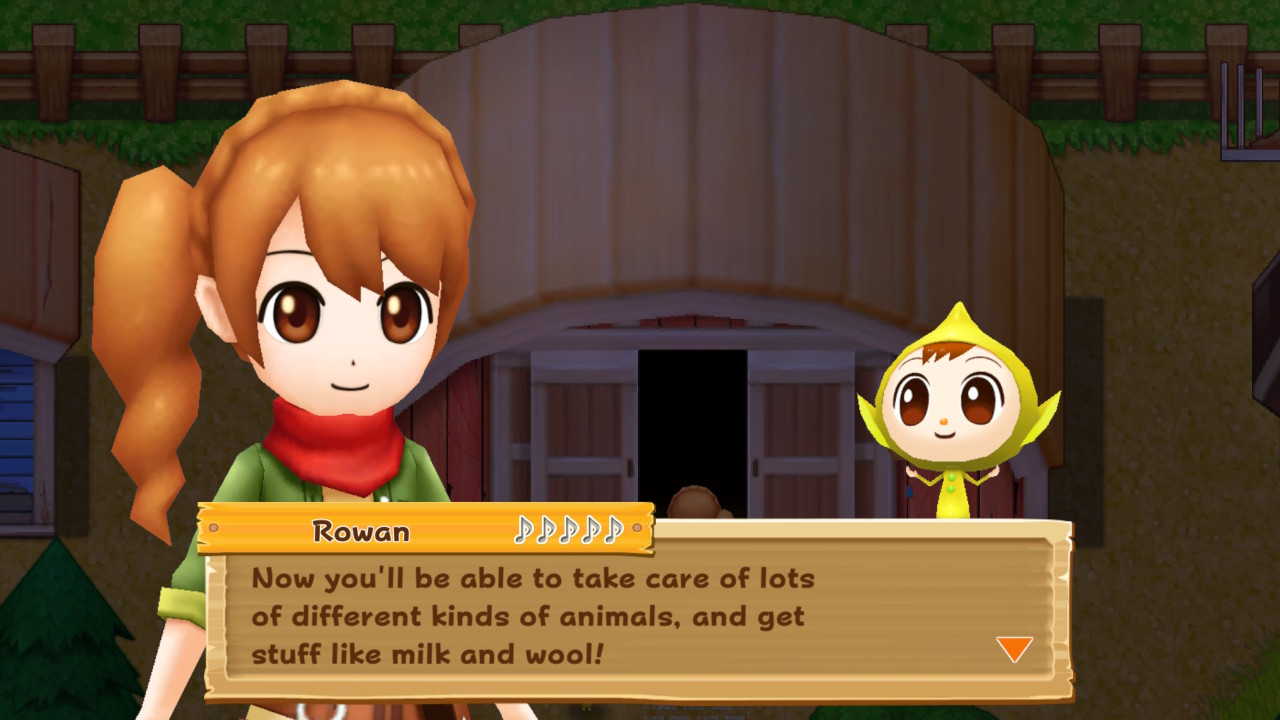Viewport: 1280px width, 720px height.
Task: Click the left rivet on the nameplate
Action: point(213,527)
